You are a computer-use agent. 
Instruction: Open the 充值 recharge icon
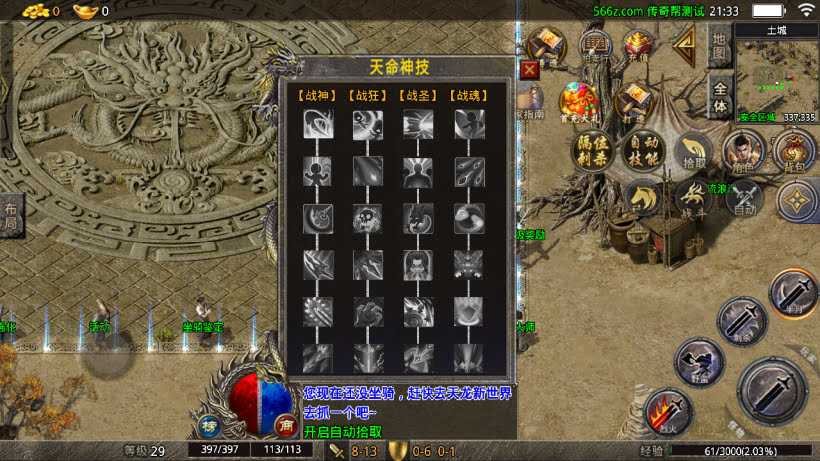[x=637, y=46]
